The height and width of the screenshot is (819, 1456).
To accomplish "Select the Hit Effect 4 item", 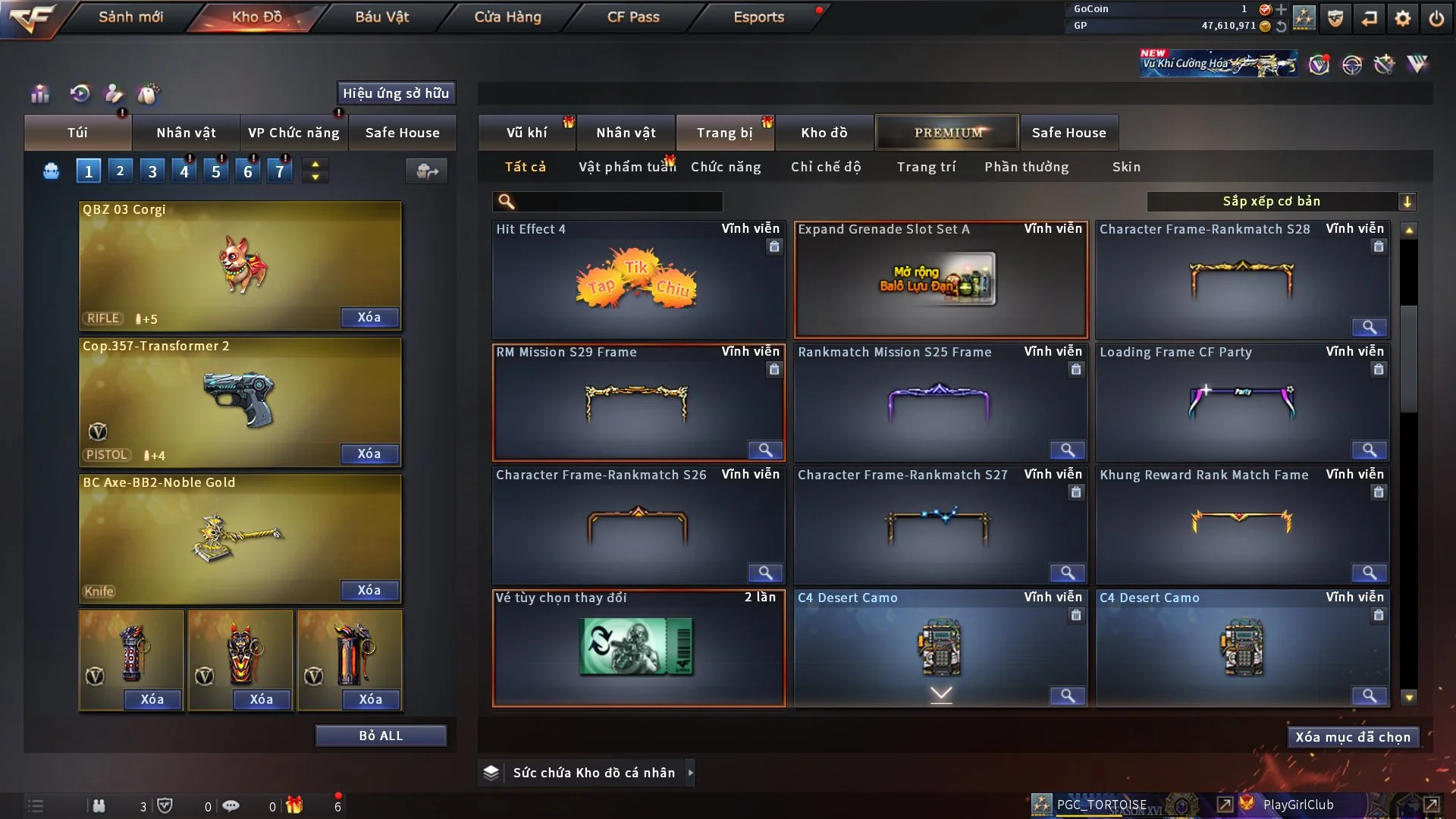I will coord(638,281).
